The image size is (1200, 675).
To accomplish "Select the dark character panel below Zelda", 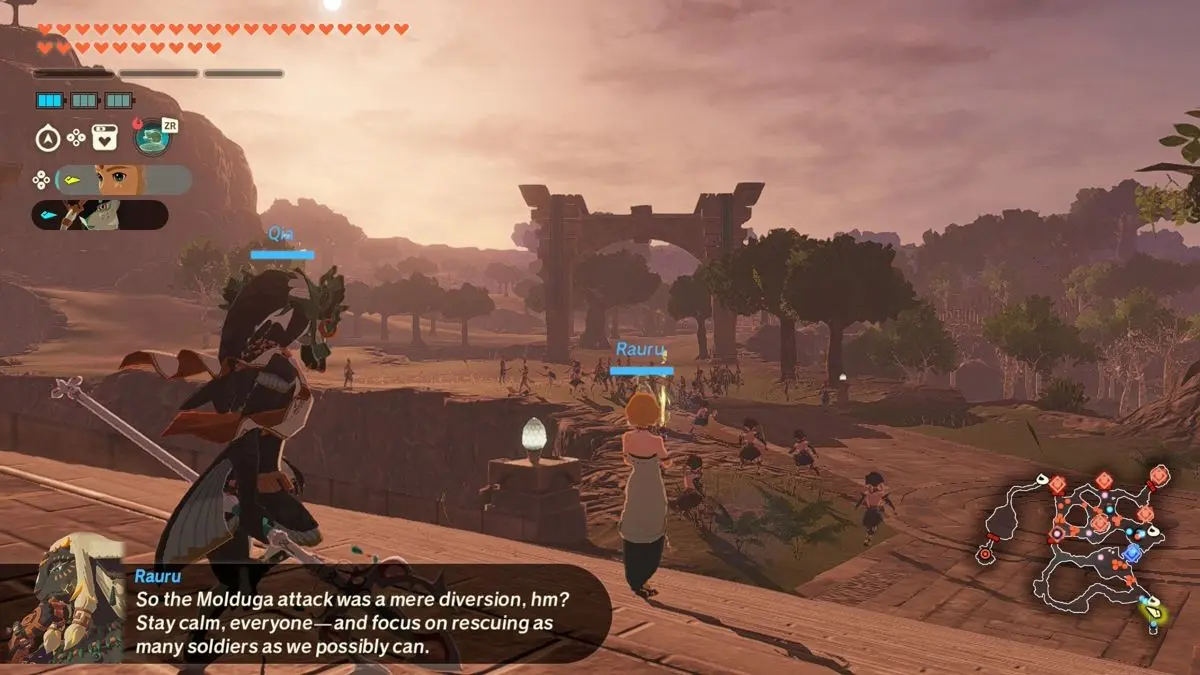I will [100, 215].
